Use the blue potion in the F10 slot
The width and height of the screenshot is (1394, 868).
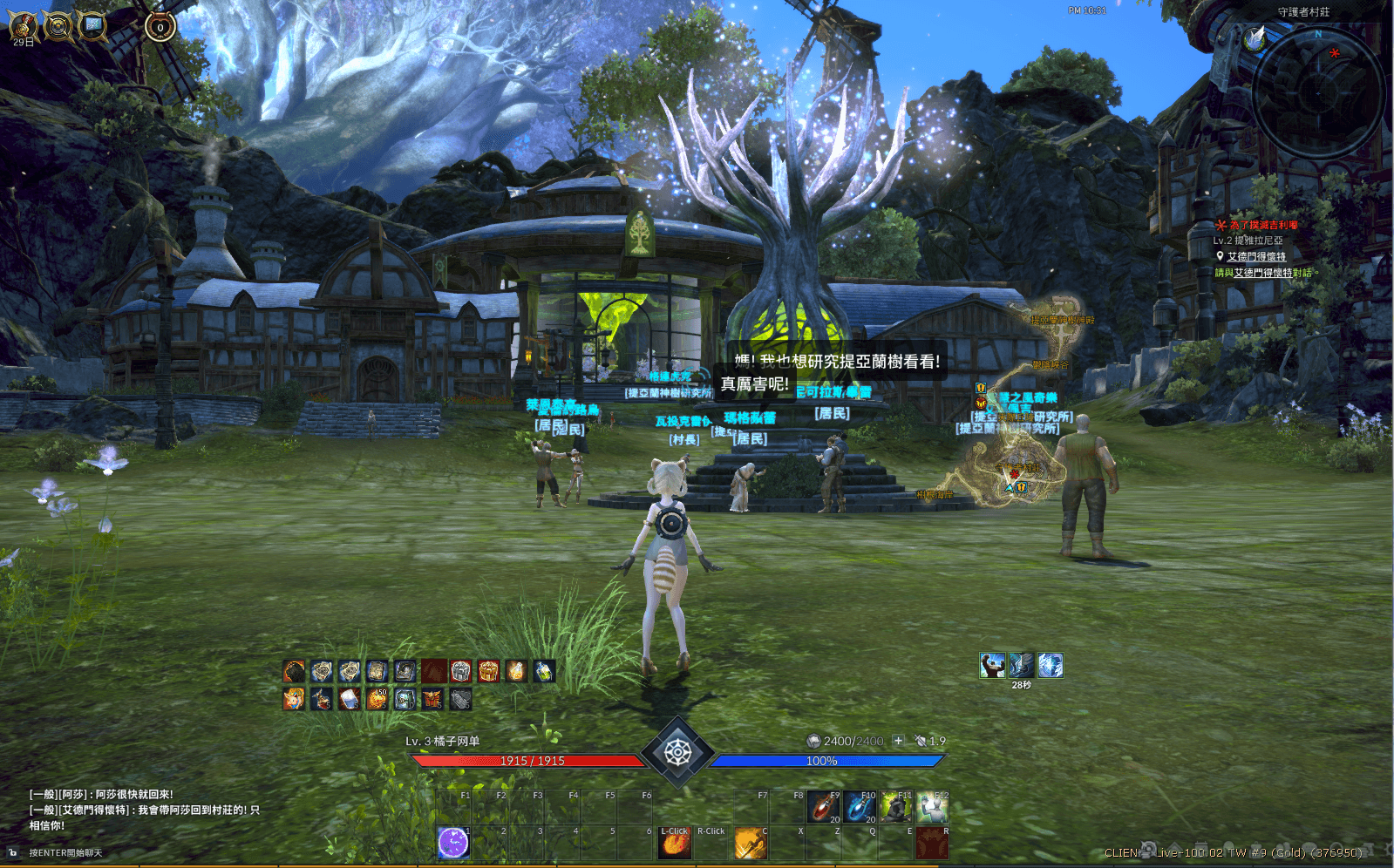860,807
